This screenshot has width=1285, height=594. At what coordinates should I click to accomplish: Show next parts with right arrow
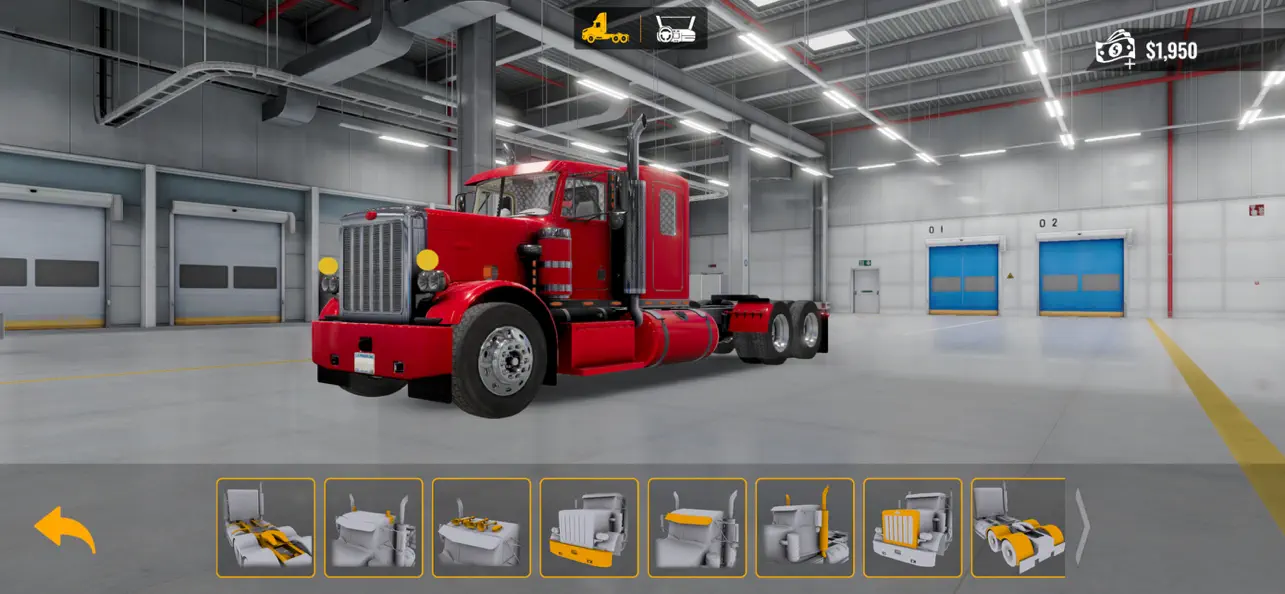click(x=1082, y=528)
